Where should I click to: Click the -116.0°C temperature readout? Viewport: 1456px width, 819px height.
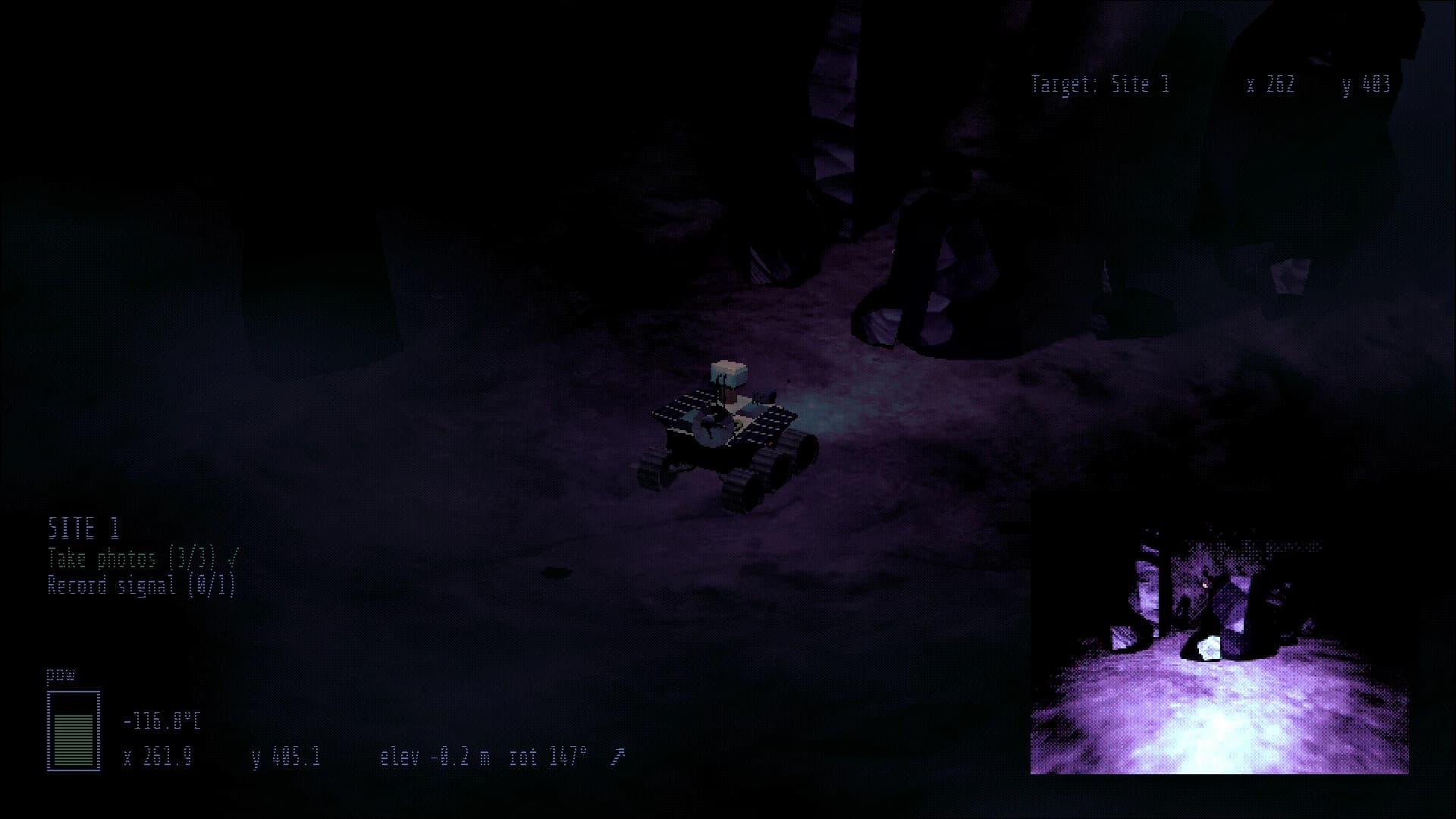160,722
